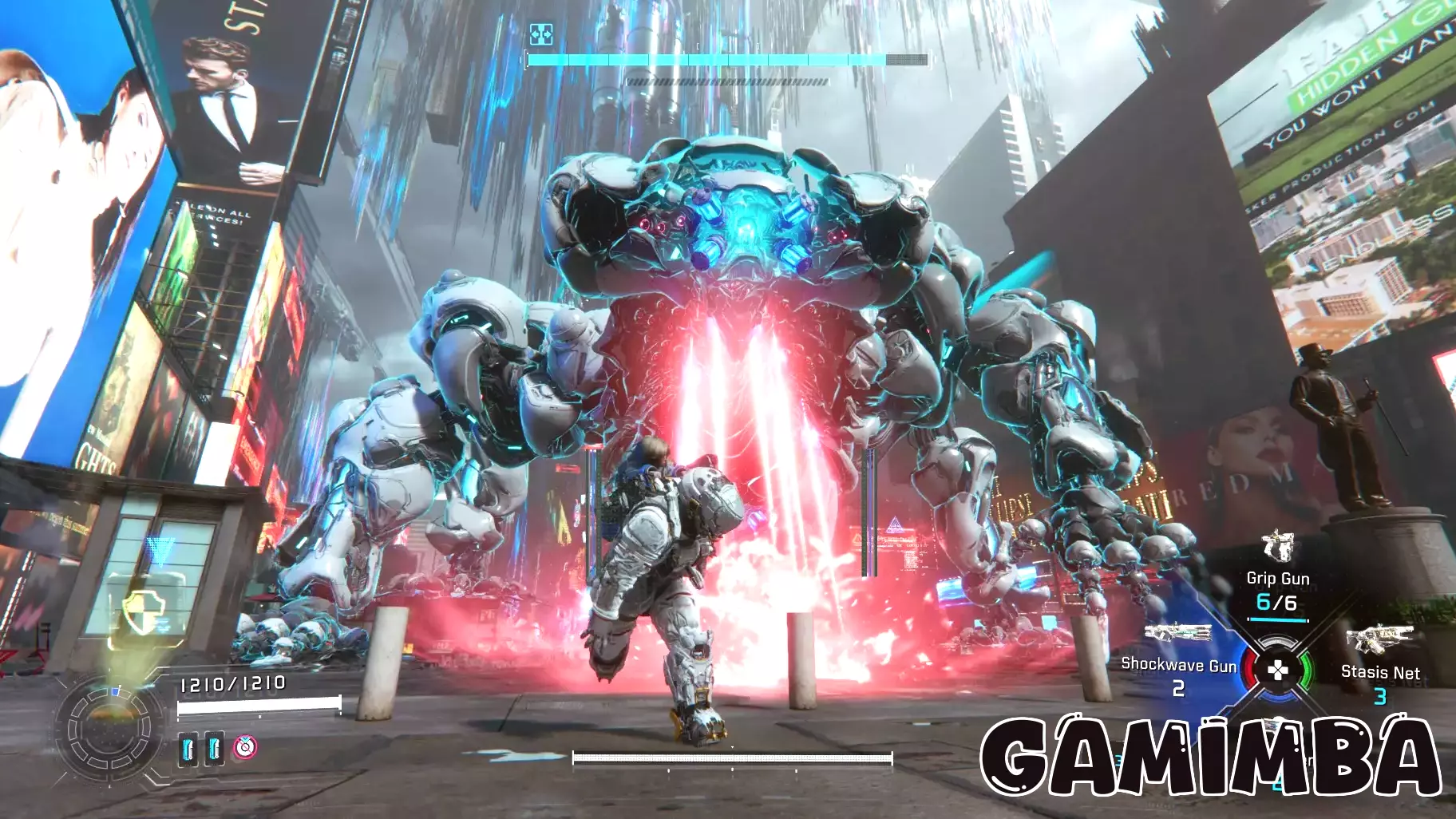
Task: Click the circular minimap radar
Action: pyautogui.click(x=108, y=730)
